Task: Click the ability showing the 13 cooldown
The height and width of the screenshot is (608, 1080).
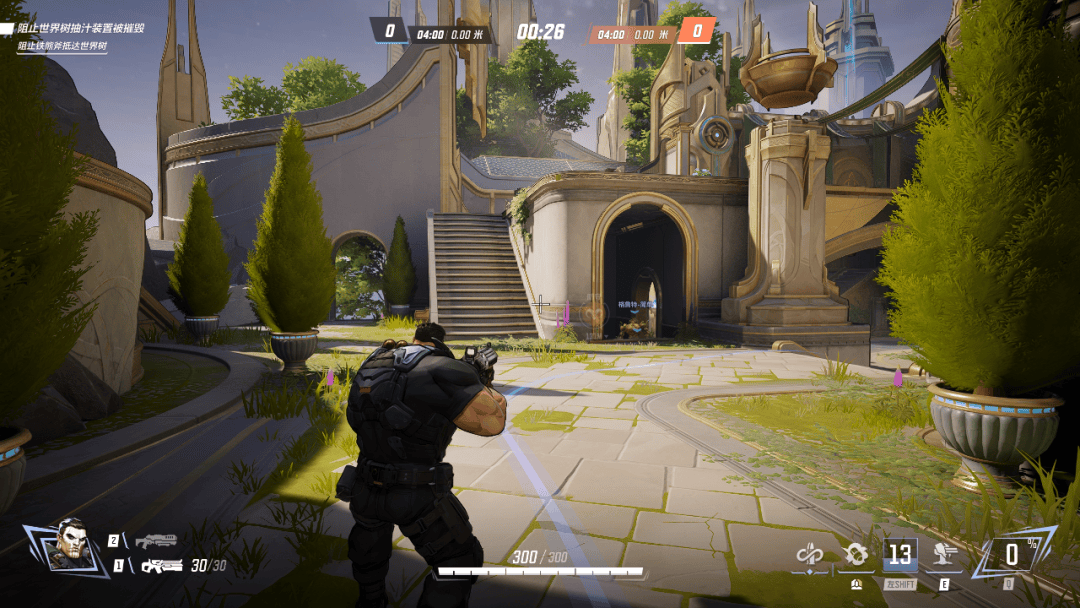Action: tap(900, 555)
